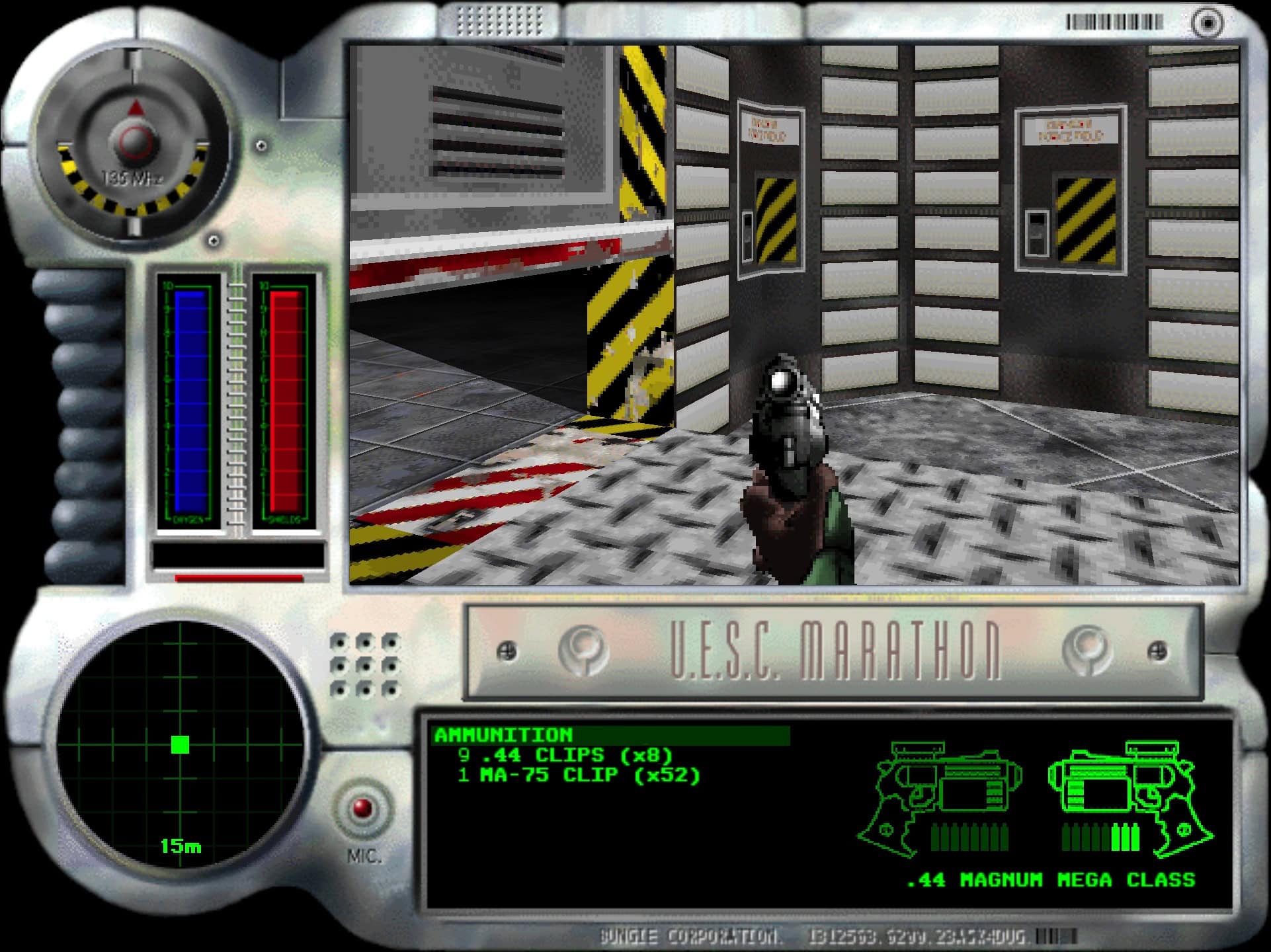Screen dimensions: 1271x952
Task: Click the compass dial with red arrow
Action: [x=135, y=140]
